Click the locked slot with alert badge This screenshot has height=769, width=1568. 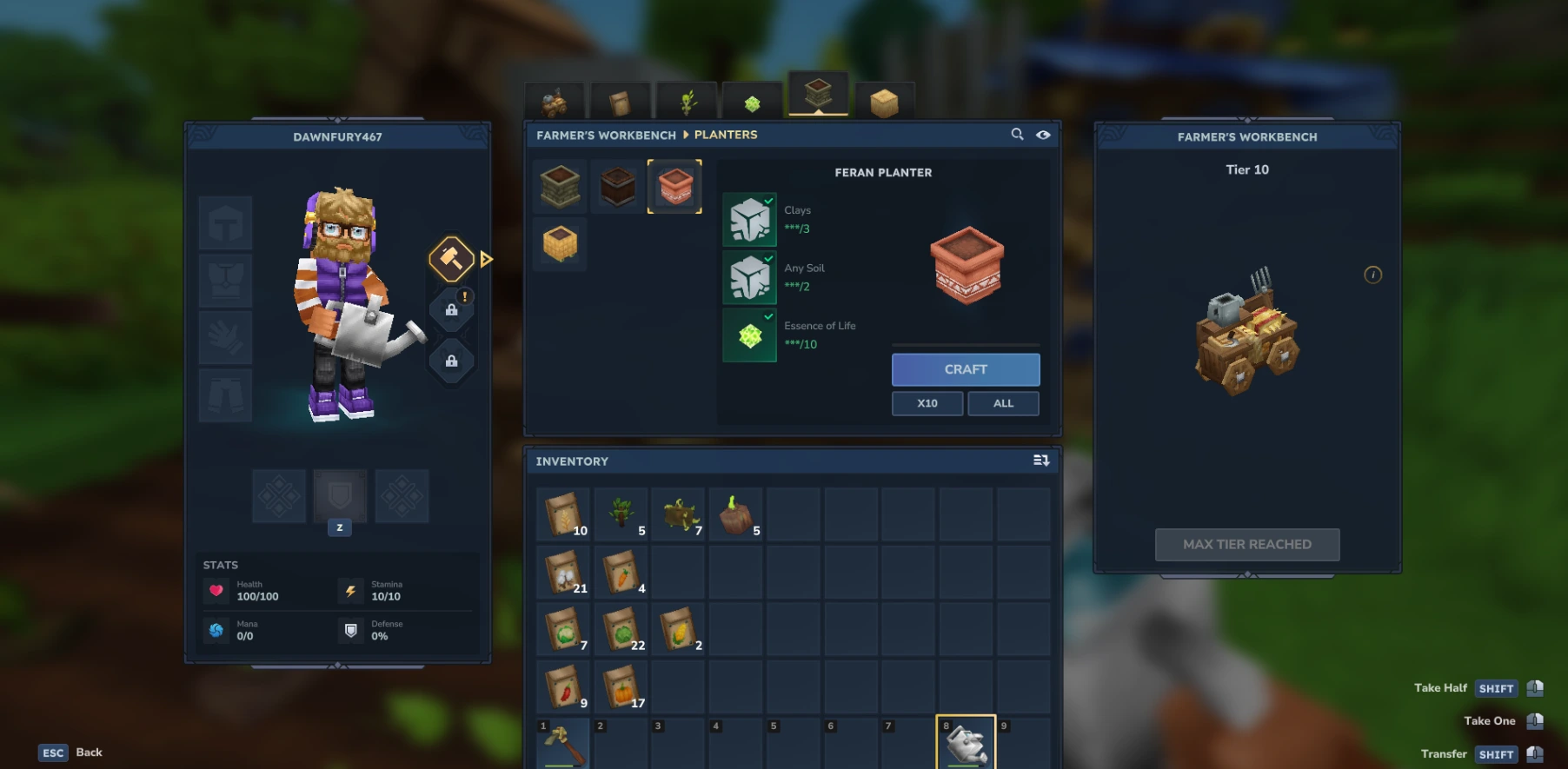[x=451, y=310]
